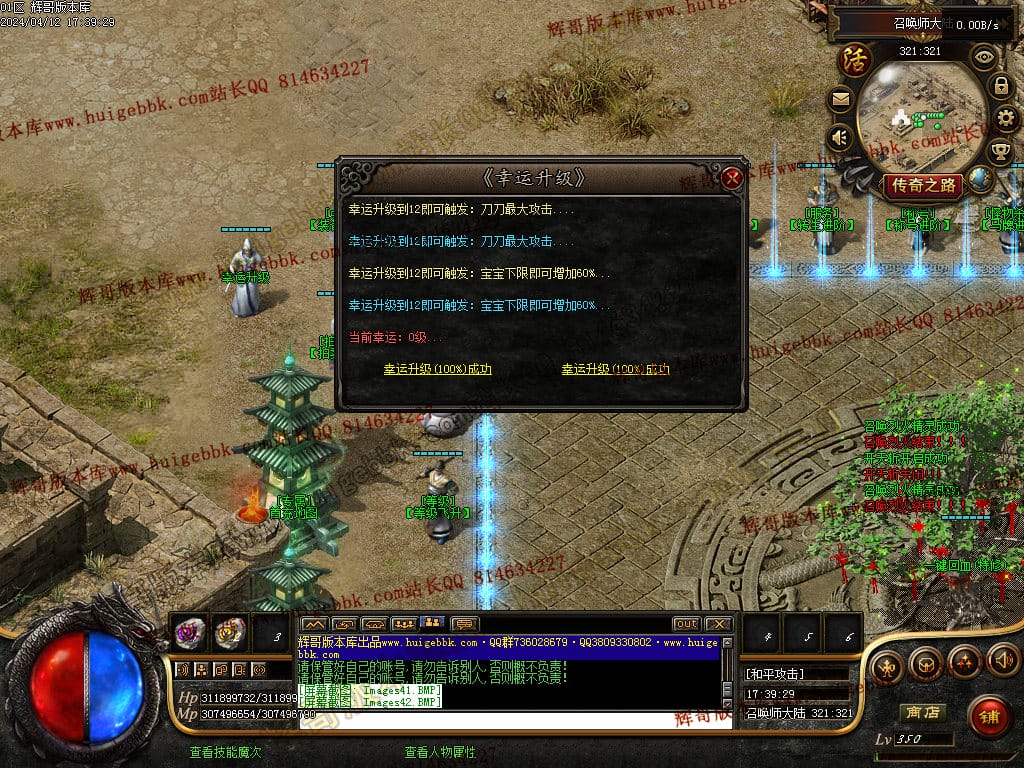Click 查看人物属性 to view character attributes
The width and height of the screenshot is (1024, 768).
click(440, 753)
